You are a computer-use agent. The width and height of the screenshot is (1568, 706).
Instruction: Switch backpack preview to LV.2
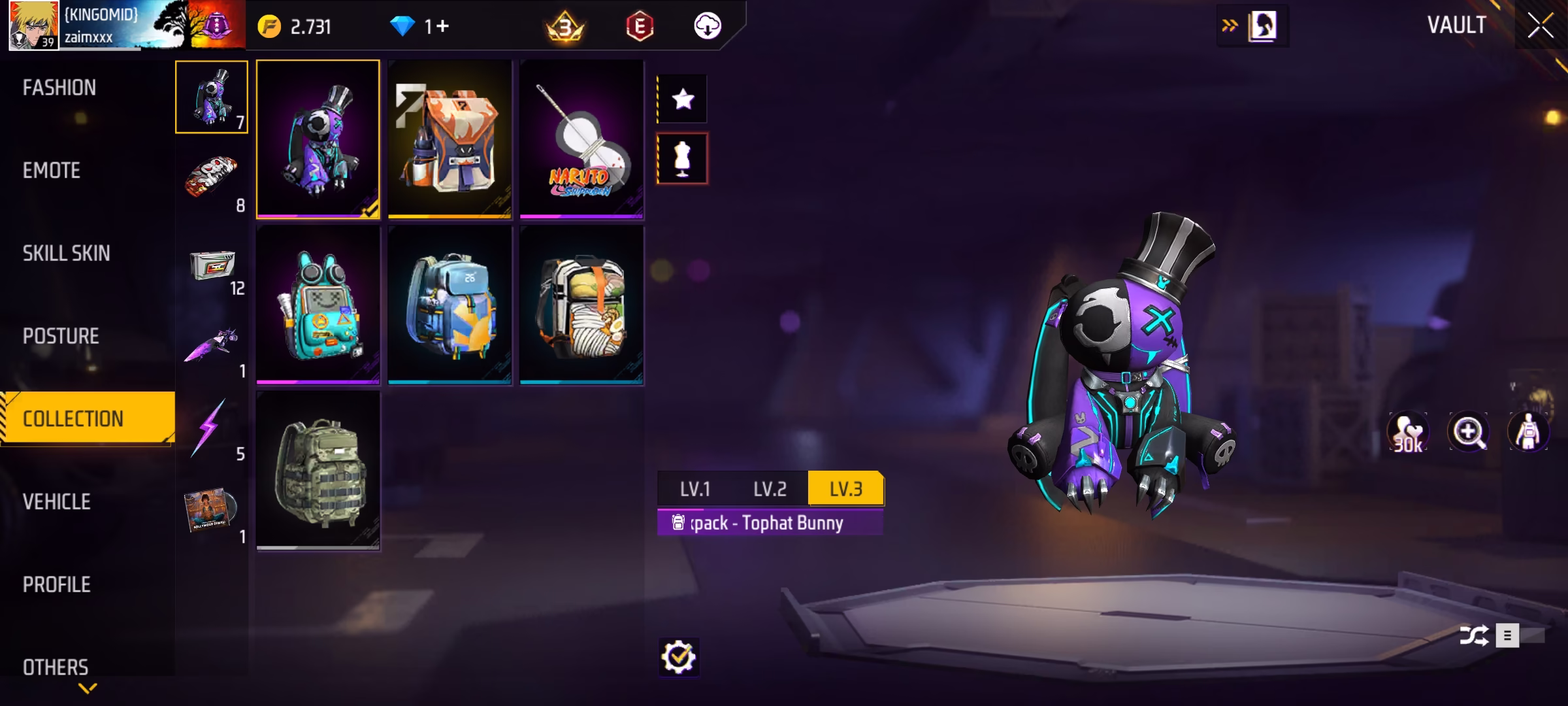(770, 489)
